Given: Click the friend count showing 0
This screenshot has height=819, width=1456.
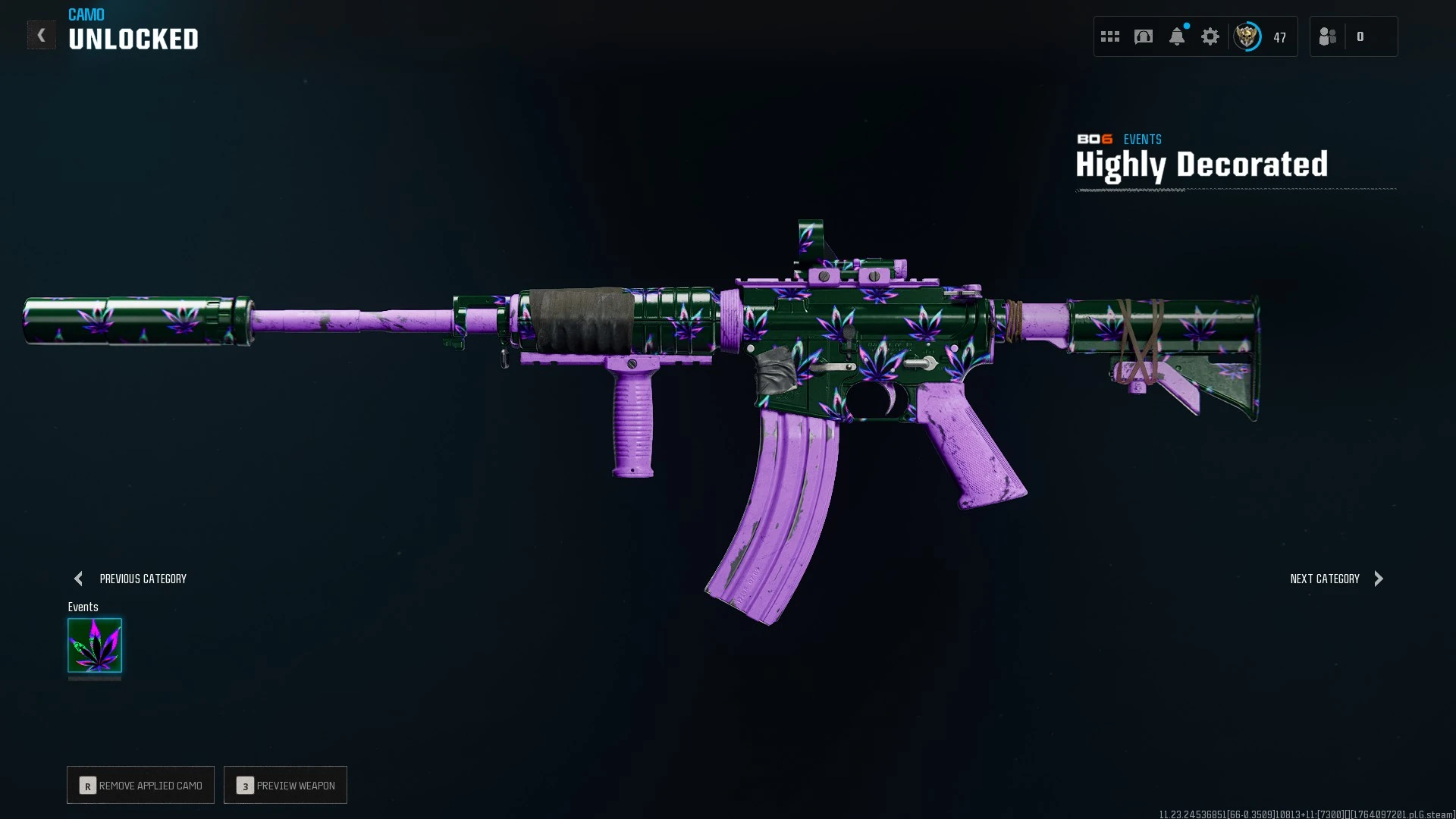Looking at the screenshot, I should pos(1361,36).
